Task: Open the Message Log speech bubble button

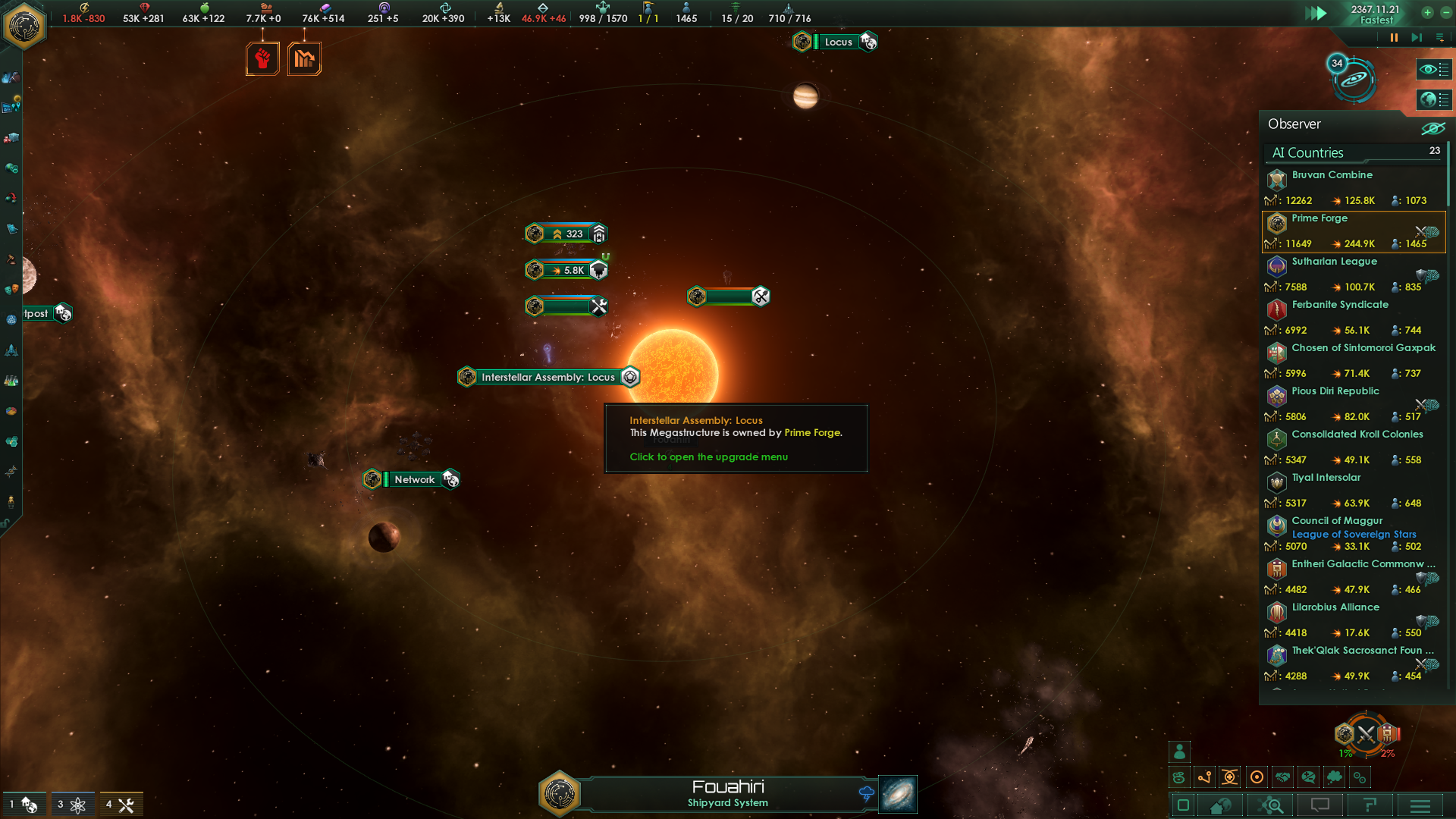Action: tap(1321, 805)
